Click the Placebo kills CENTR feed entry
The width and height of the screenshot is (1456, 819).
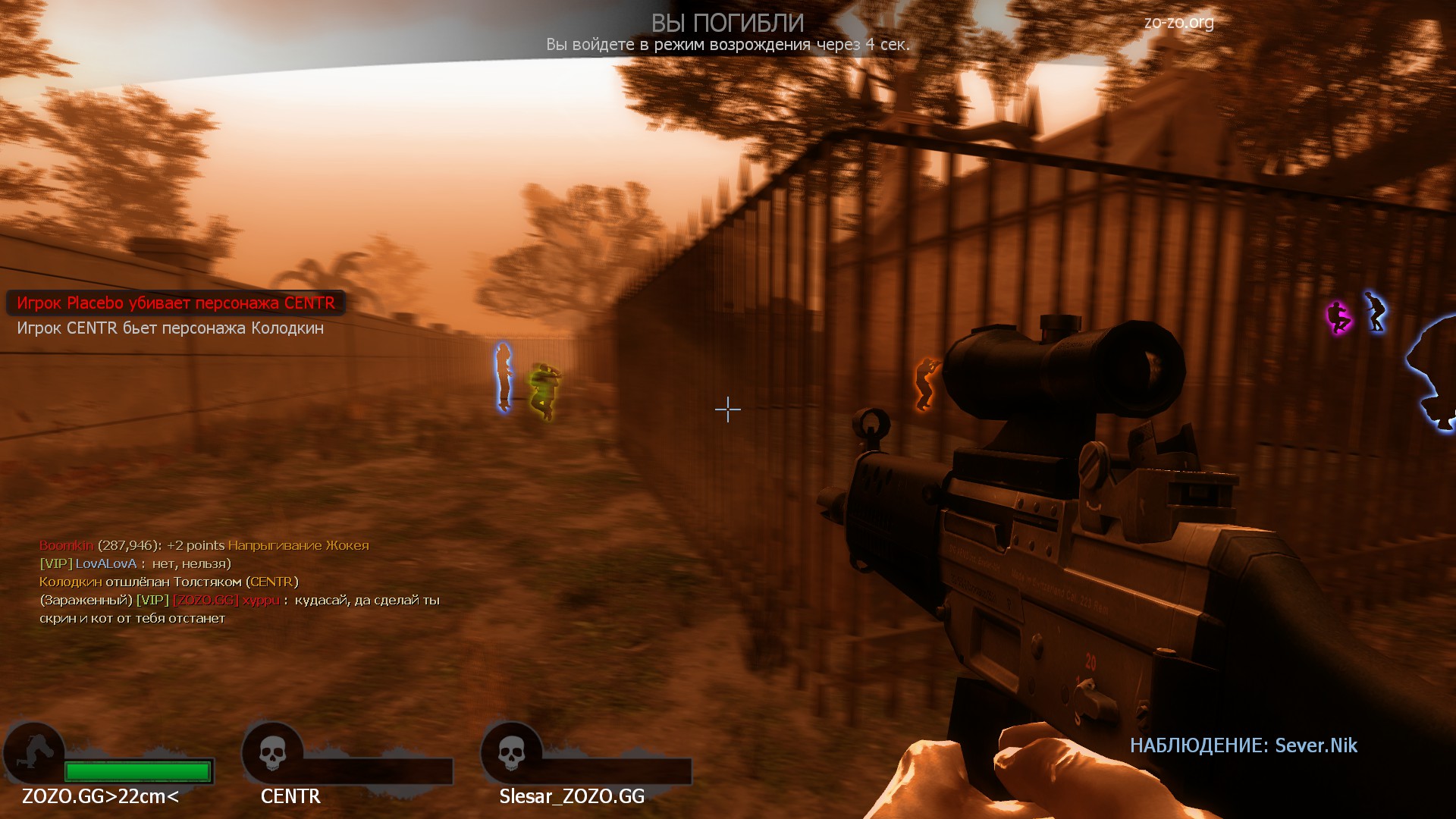pos(176,303)
